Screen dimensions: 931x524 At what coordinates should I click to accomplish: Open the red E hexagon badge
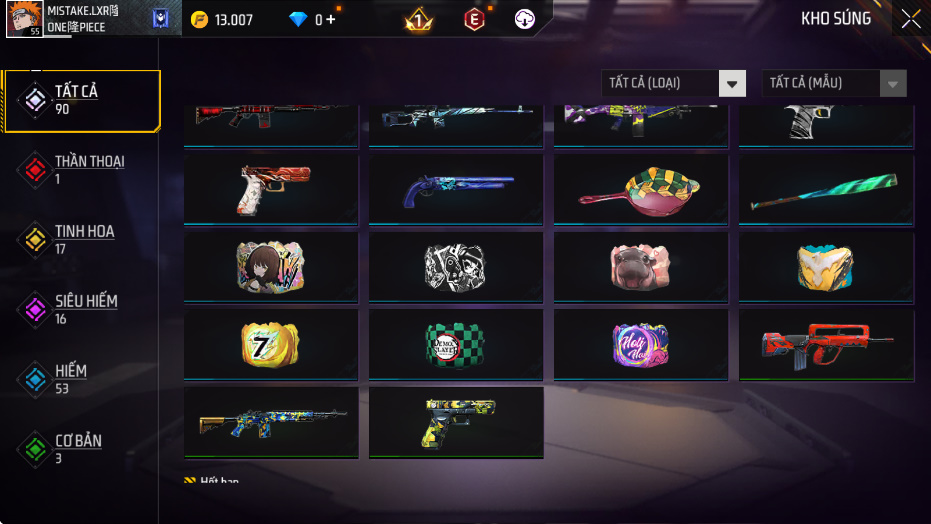(474, 19)
